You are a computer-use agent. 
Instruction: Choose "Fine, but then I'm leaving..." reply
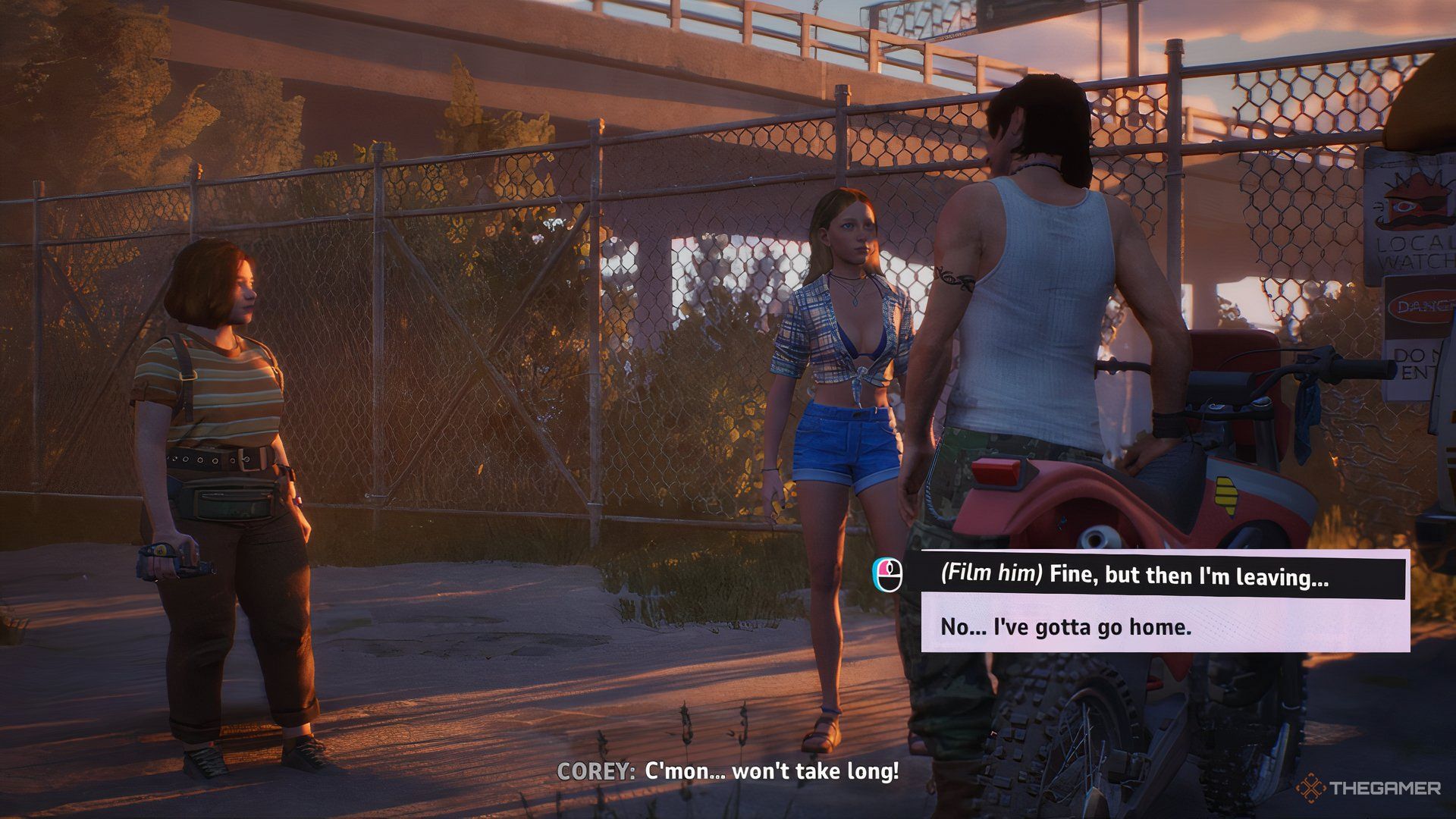pyautogui.click(x=1163, y=576)
